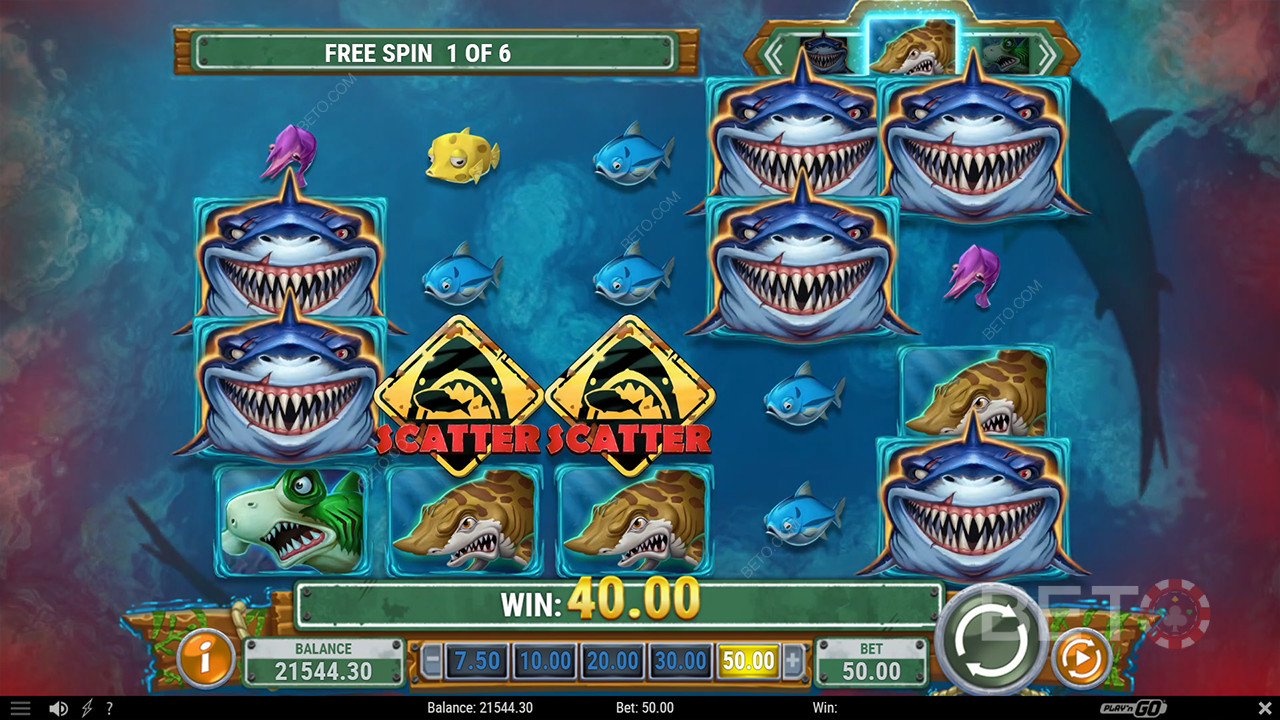Toggle fast play with the lightning bolt icon
The width and height of the screenshot is (1280, 720).
point(87,708)
